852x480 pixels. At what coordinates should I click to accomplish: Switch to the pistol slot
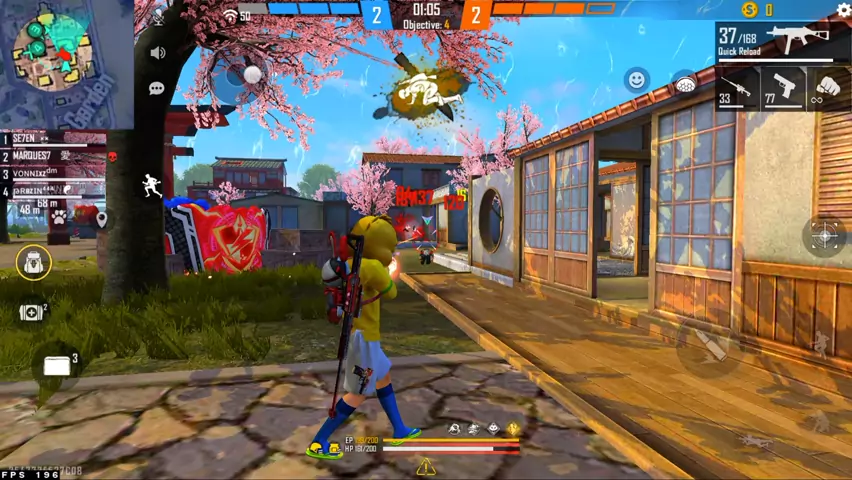pyautogui.click(x=783, y=88)
